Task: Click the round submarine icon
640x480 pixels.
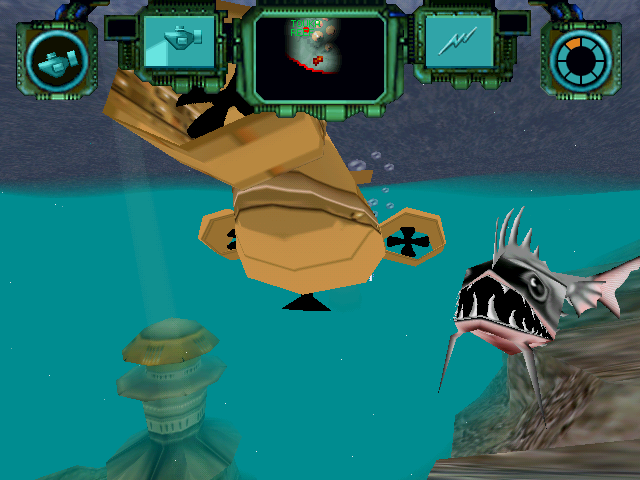Action: click(56, 62)
